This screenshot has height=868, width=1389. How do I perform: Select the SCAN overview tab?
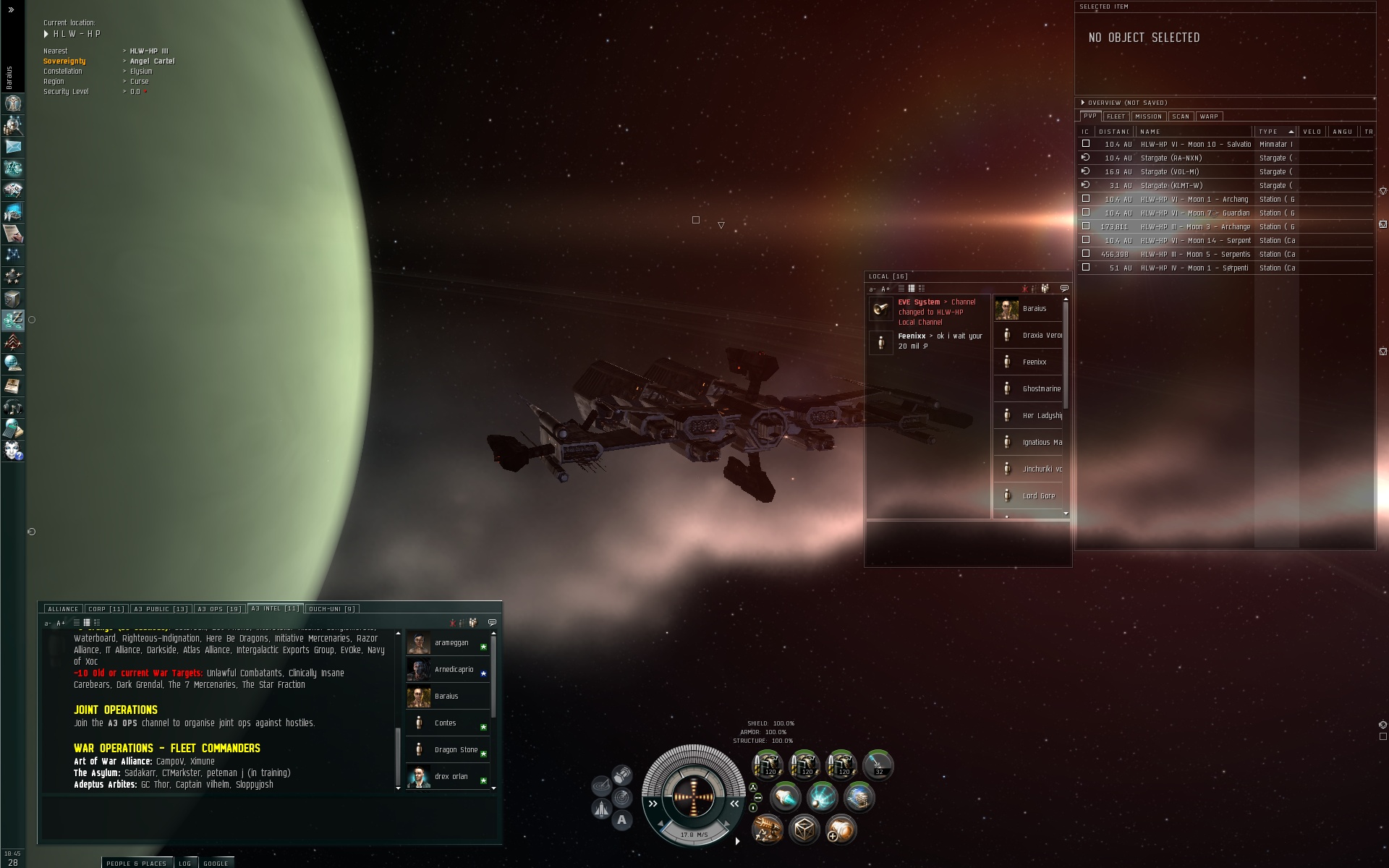[1181, 116]
